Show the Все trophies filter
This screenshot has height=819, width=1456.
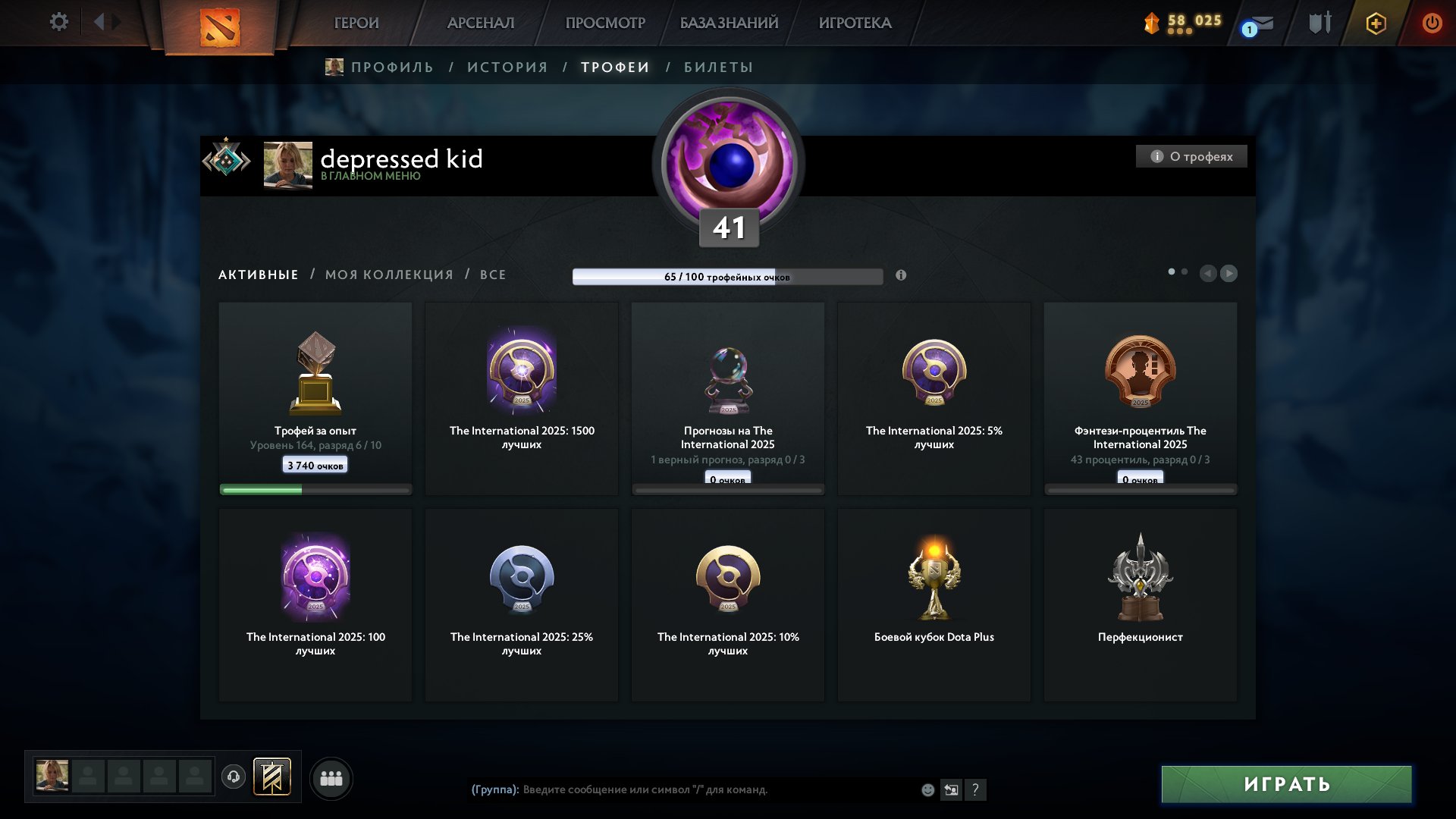[x=493, y=275]
